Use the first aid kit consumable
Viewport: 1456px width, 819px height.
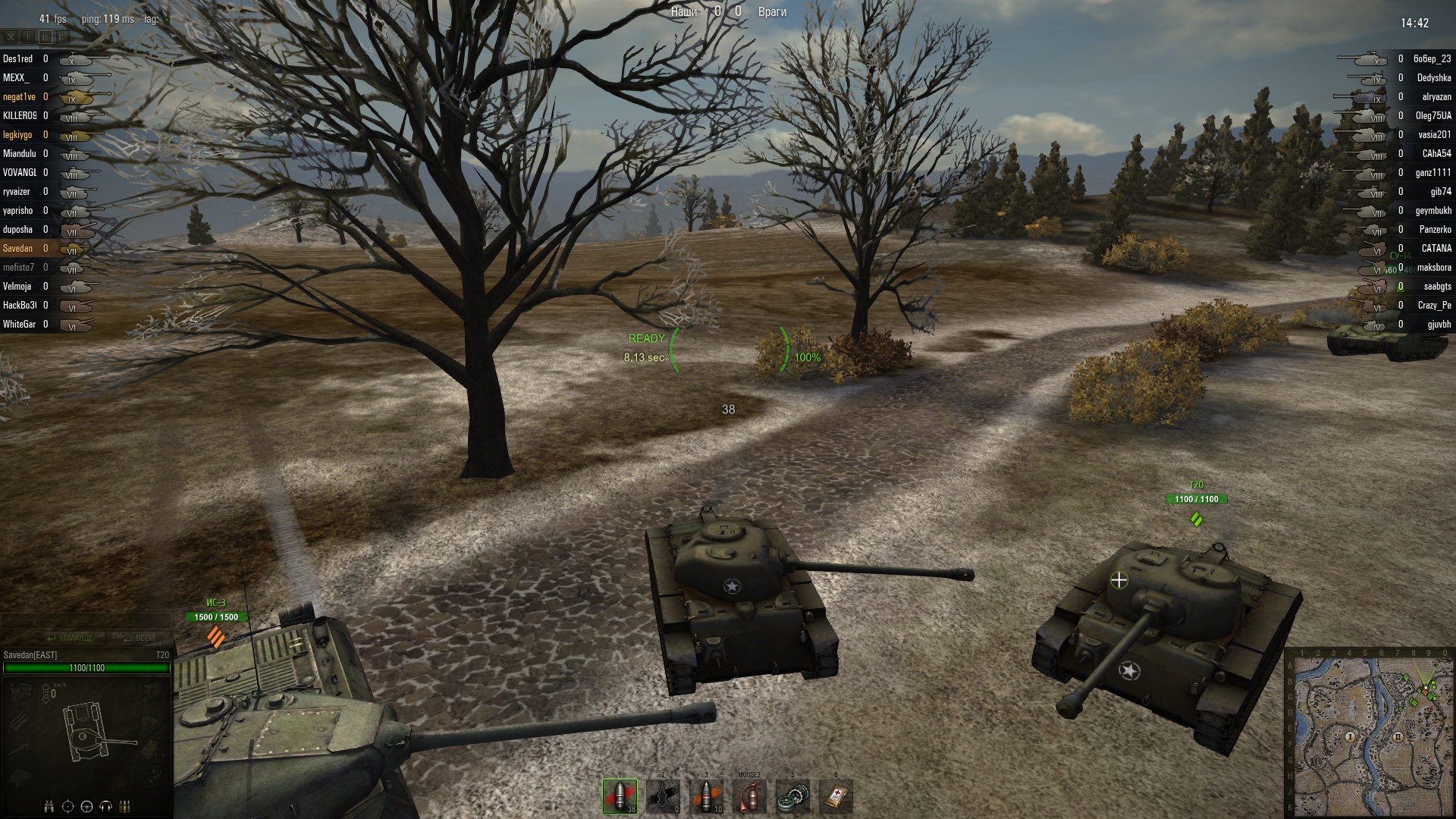pyautogui.click(x=836, y=796)
